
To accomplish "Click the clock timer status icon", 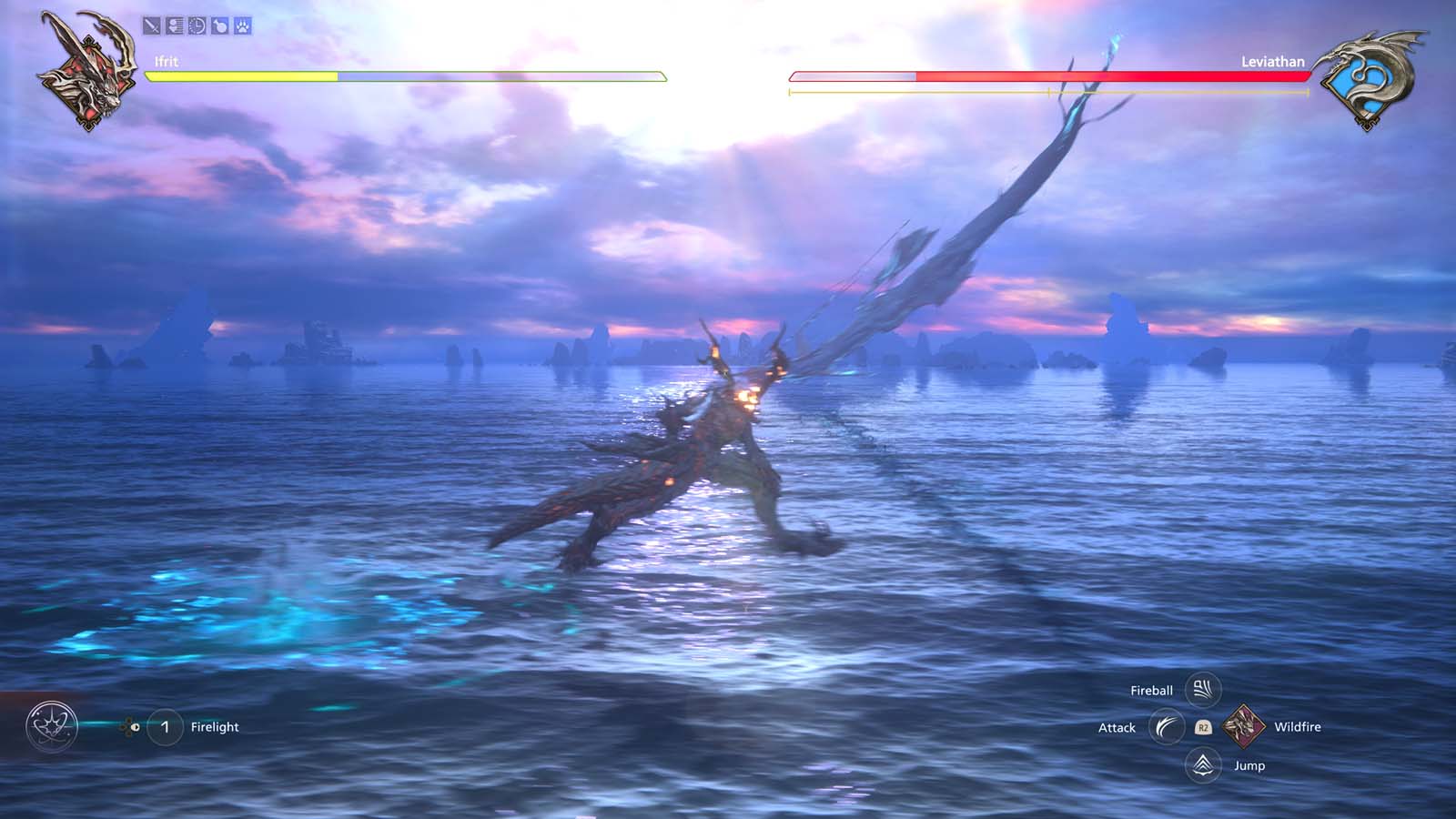I will pyautogui.click(x=197, y=25).
